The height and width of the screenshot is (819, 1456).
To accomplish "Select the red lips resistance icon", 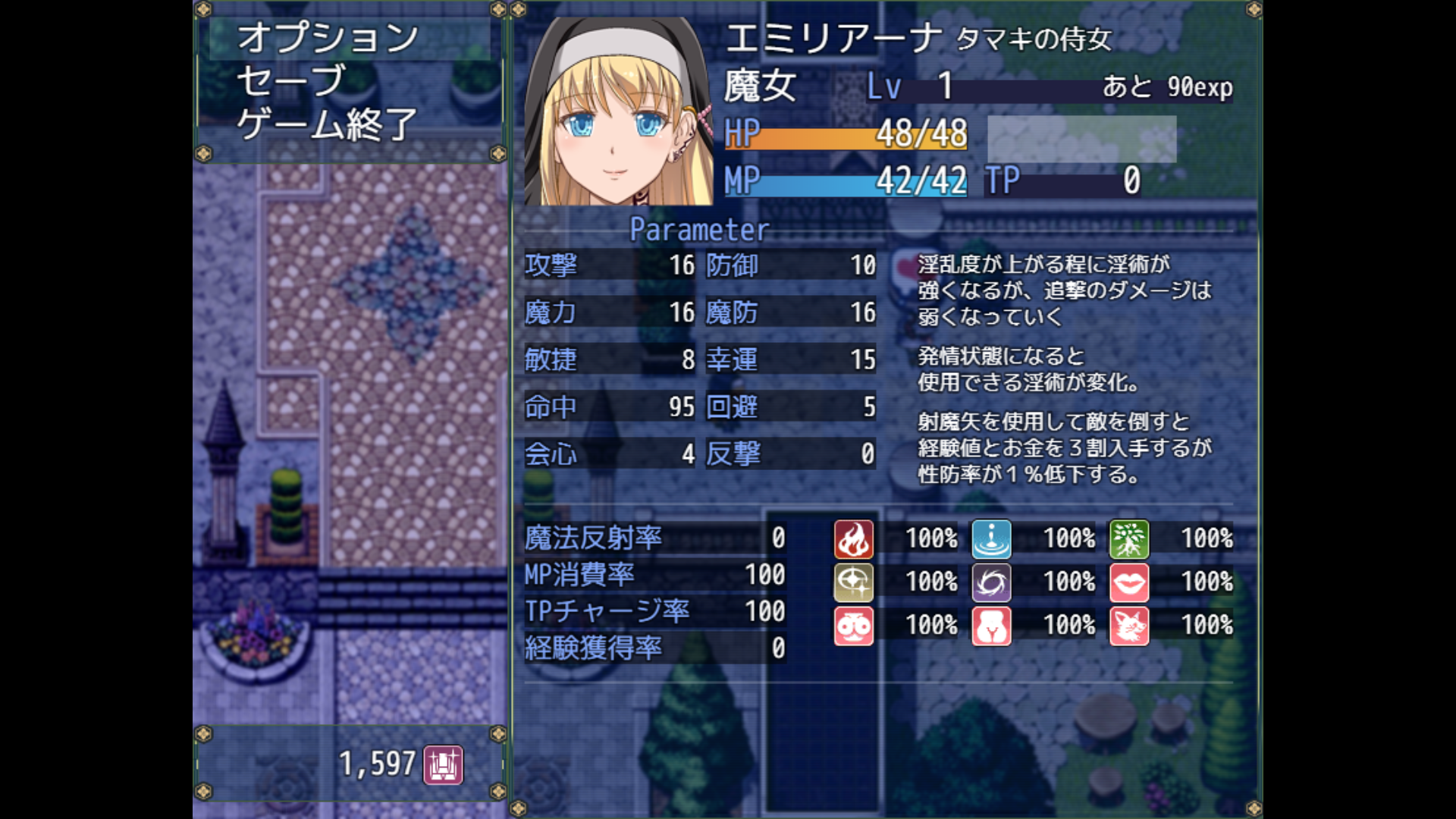I will 1129,582.
